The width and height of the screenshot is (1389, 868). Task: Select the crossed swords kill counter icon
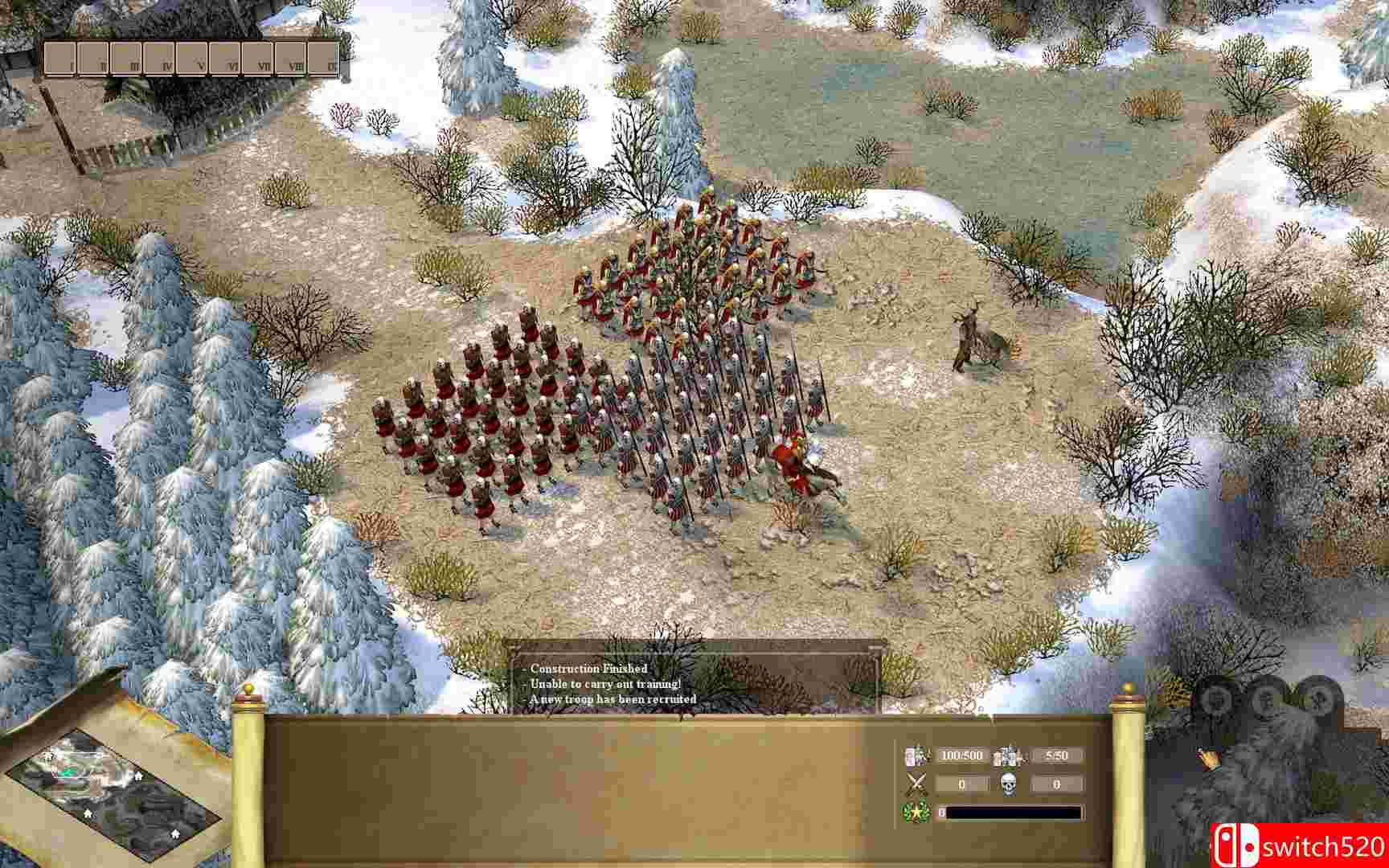[x=916, y=783]
